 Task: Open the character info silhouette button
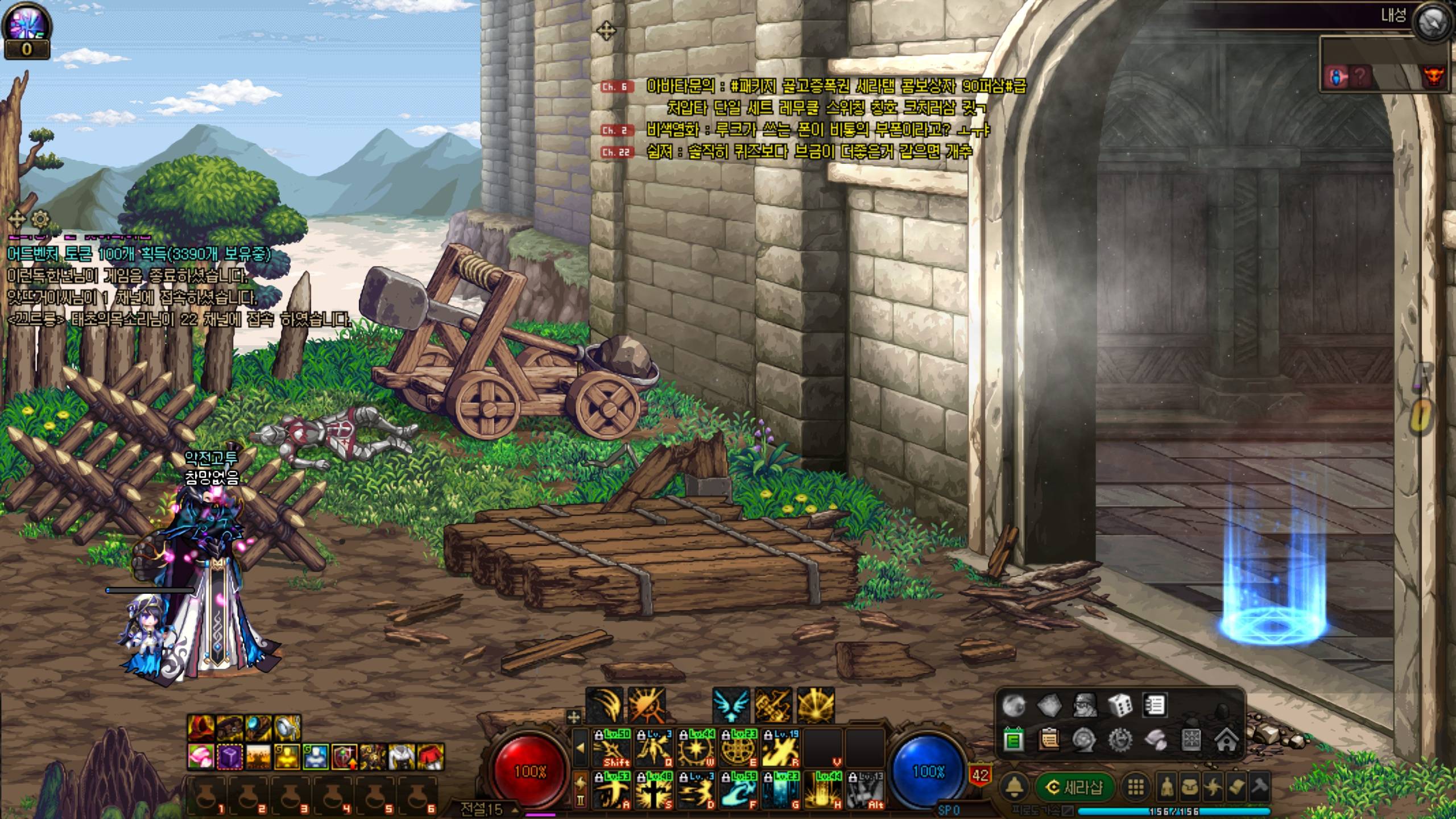[1166, 787]
